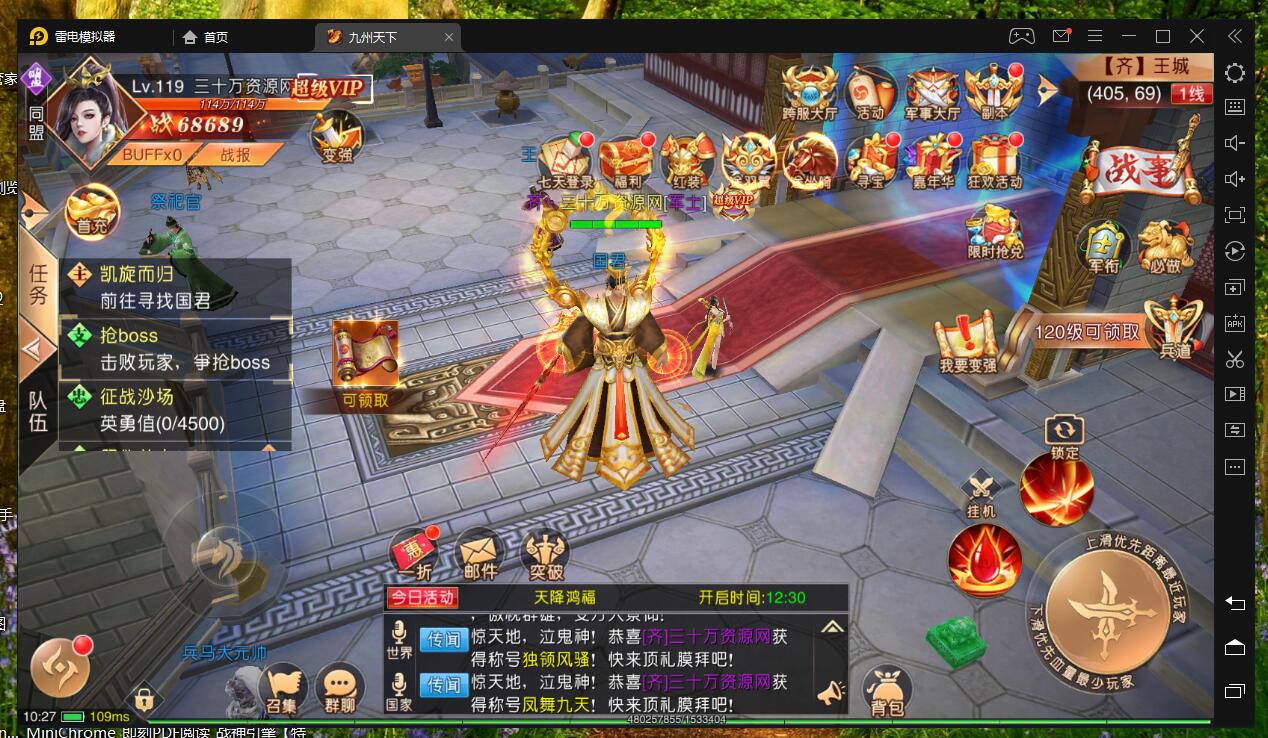Open the 今日活动 daily events label
This screenshot has width=1268, height=738.
pyautogui.click(x=421, y=598)
